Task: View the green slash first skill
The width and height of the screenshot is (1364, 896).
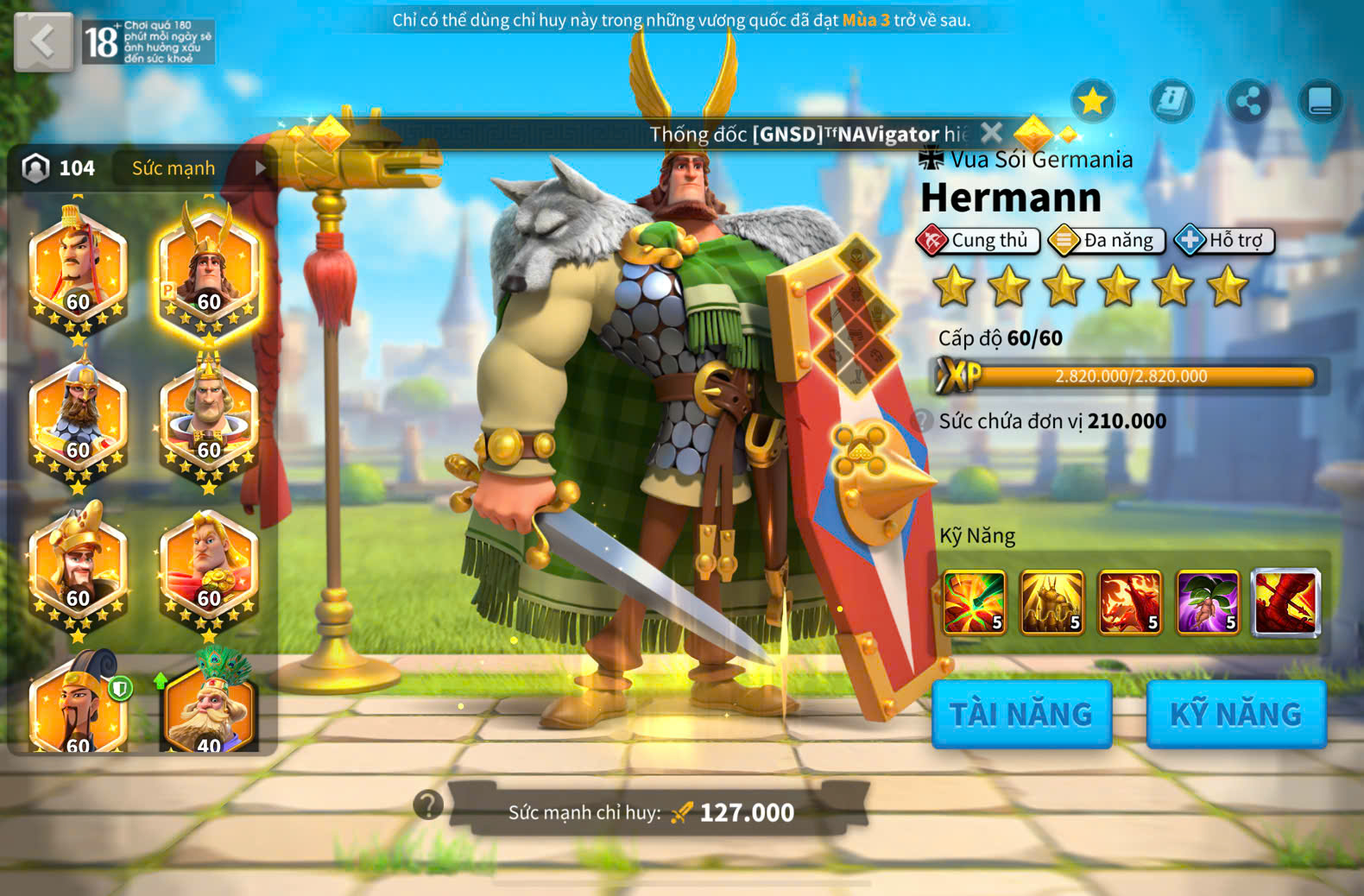Action: click(974, 602)
